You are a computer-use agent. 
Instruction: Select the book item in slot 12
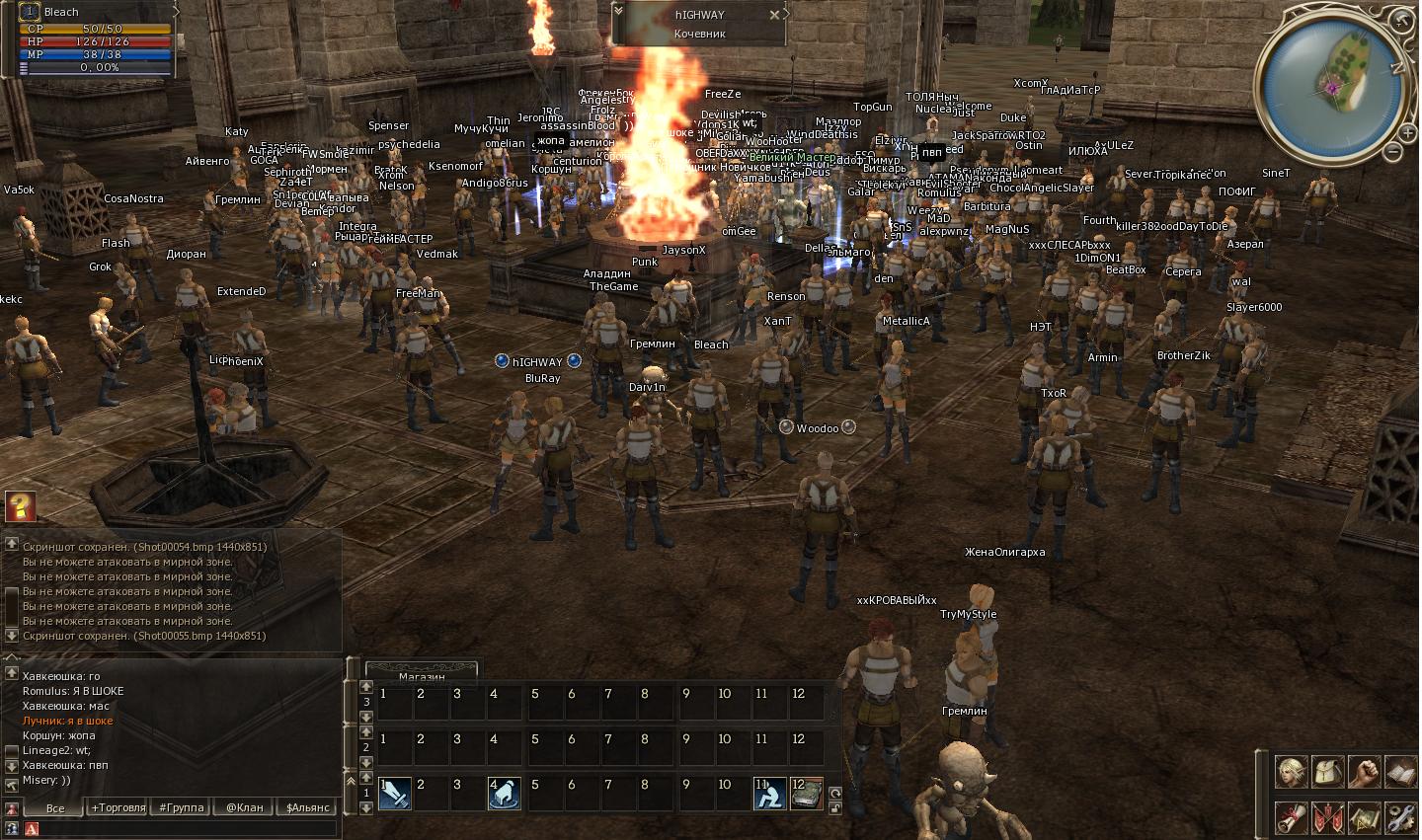coord(806,794)
